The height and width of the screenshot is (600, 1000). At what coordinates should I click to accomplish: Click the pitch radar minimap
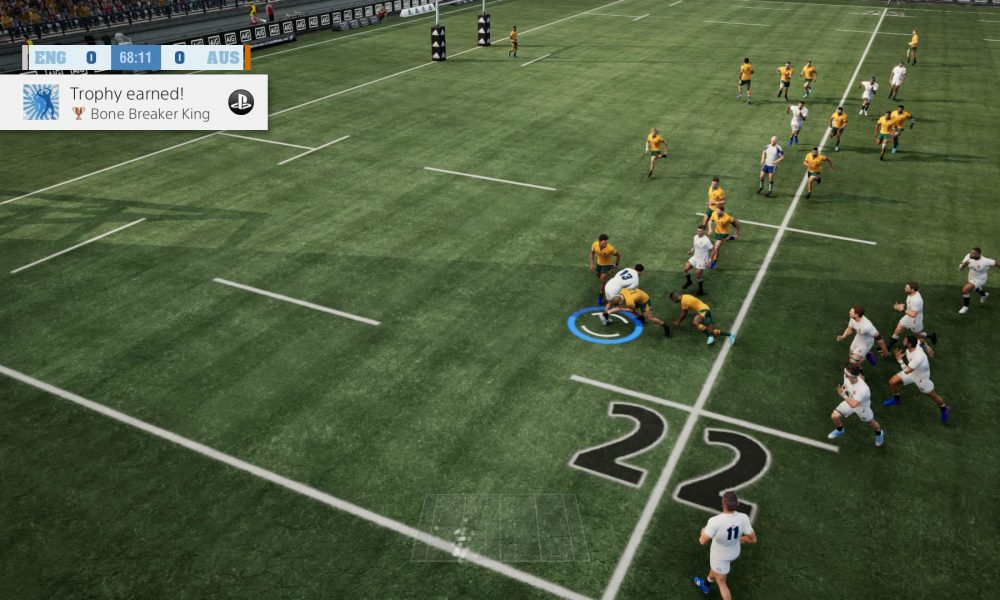(500, 527)
